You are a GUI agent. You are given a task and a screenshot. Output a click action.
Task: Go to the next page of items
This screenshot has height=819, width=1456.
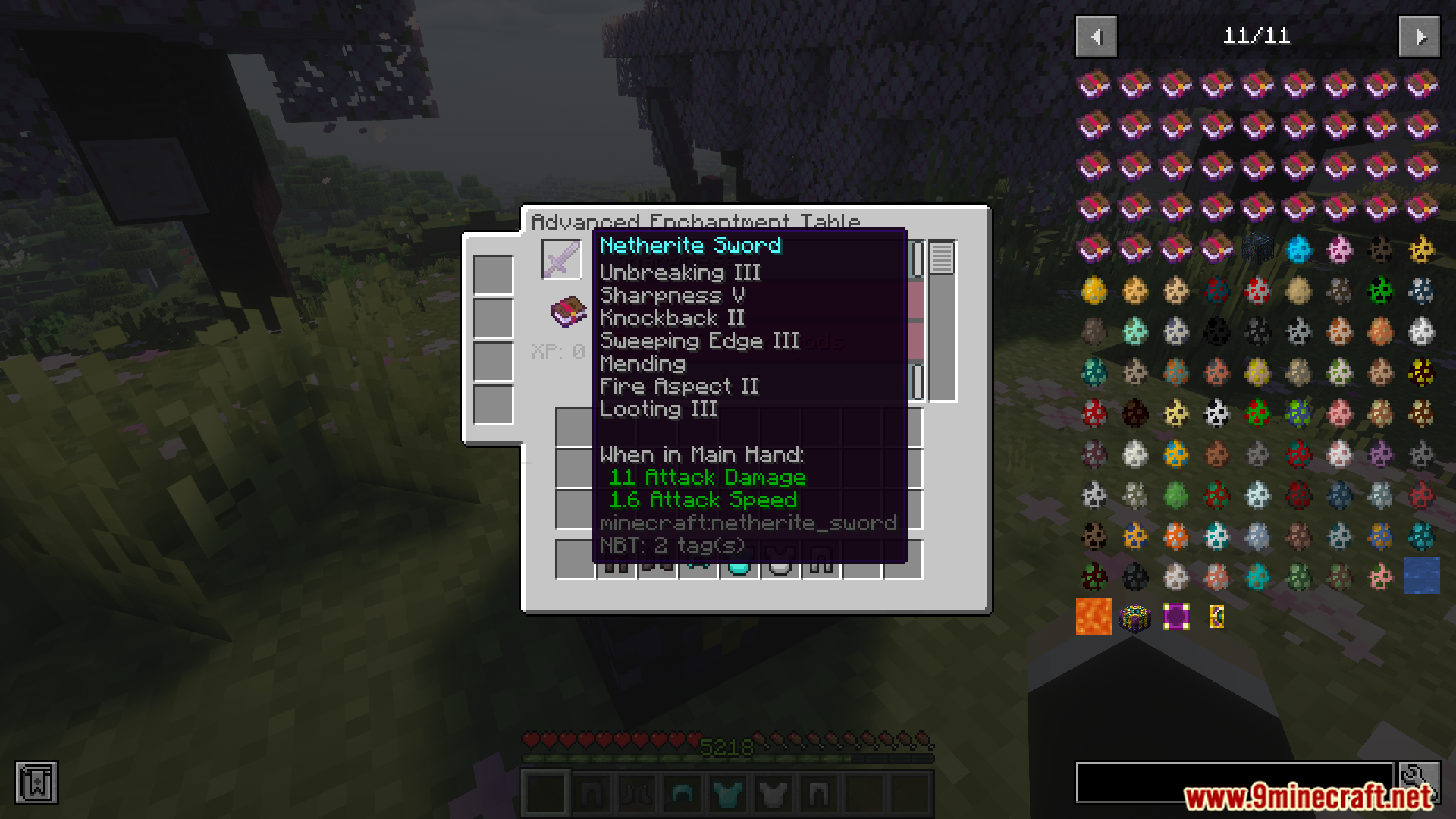click(x=1420, y=36)
